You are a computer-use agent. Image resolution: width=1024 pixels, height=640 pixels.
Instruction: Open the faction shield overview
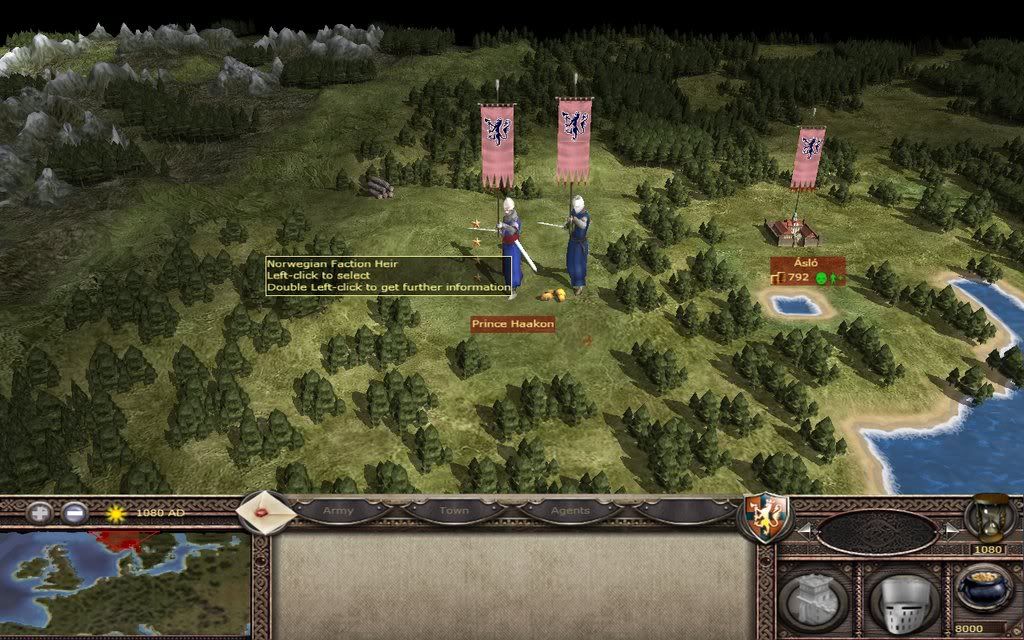763,518
